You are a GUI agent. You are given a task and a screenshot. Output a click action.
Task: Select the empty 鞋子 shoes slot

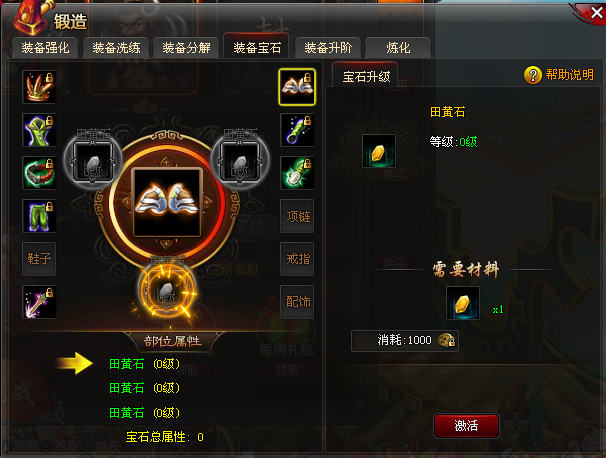[38, 258]
